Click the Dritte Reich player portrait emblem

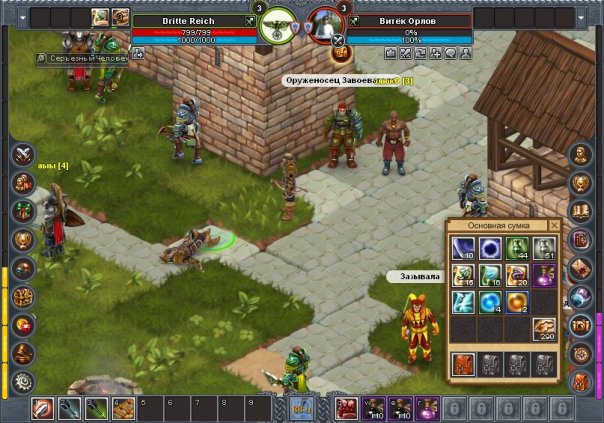277,26
